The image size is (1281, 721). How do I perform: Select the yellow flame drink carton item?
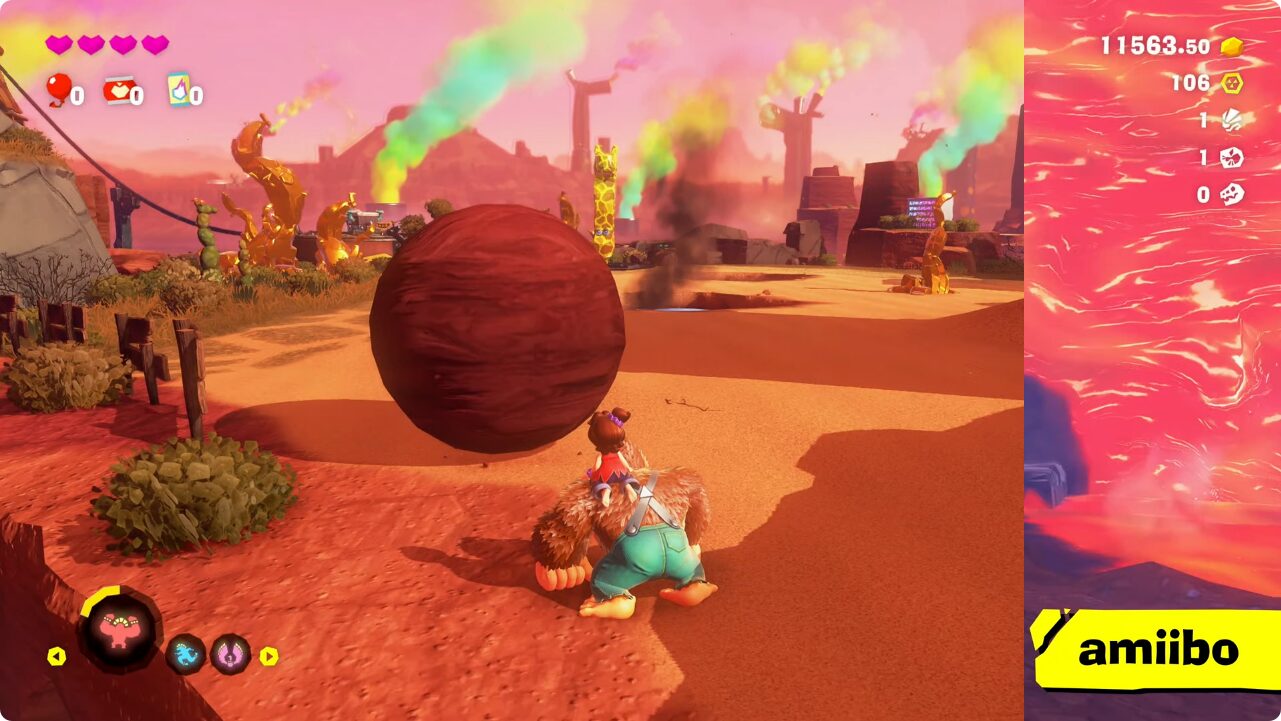179,89
